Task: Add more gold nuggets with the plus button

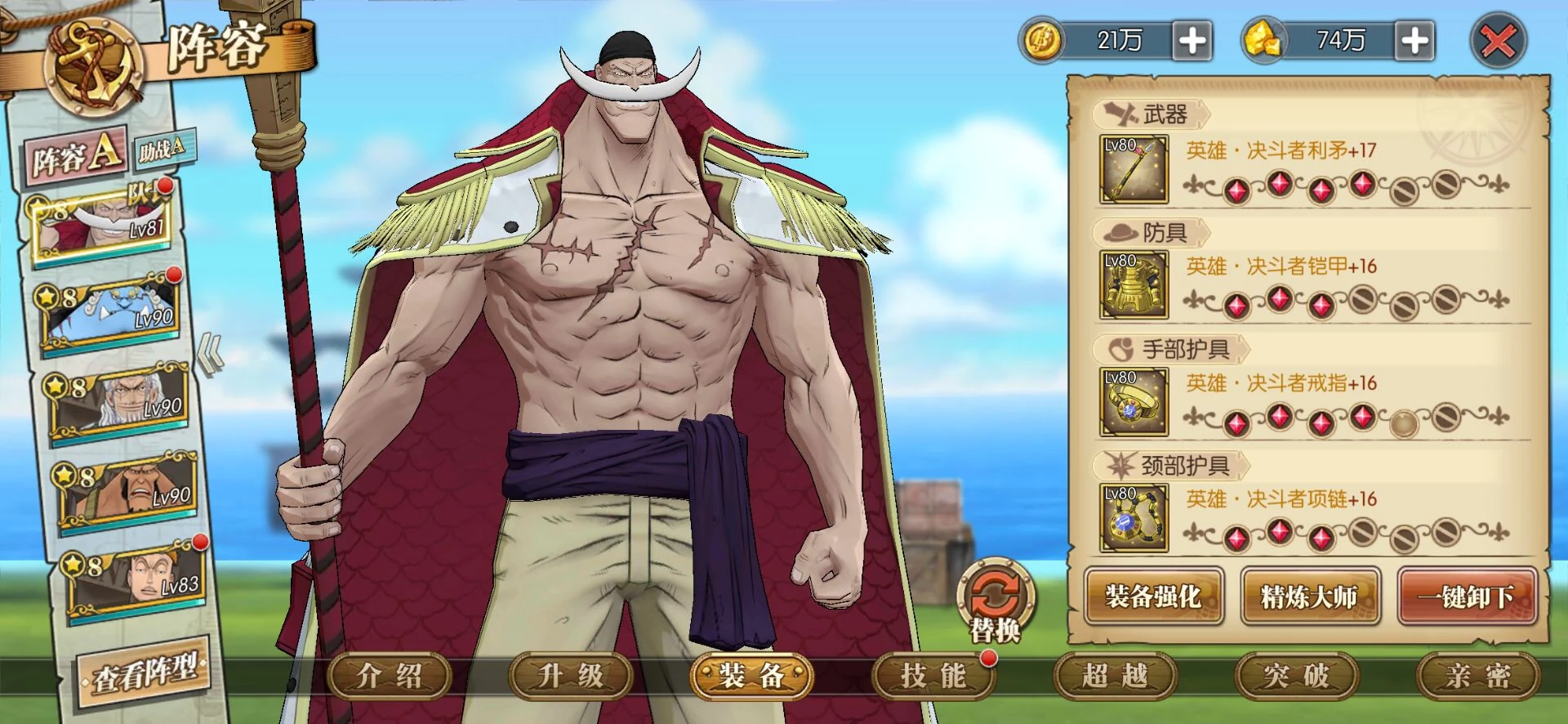Action: (1415, 41)
